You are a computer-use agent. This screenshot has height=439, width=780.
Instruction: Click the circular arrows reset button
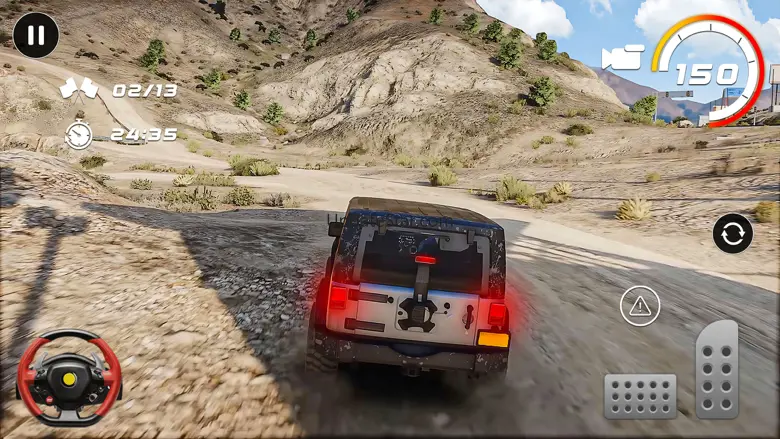[x=733, y=234]
